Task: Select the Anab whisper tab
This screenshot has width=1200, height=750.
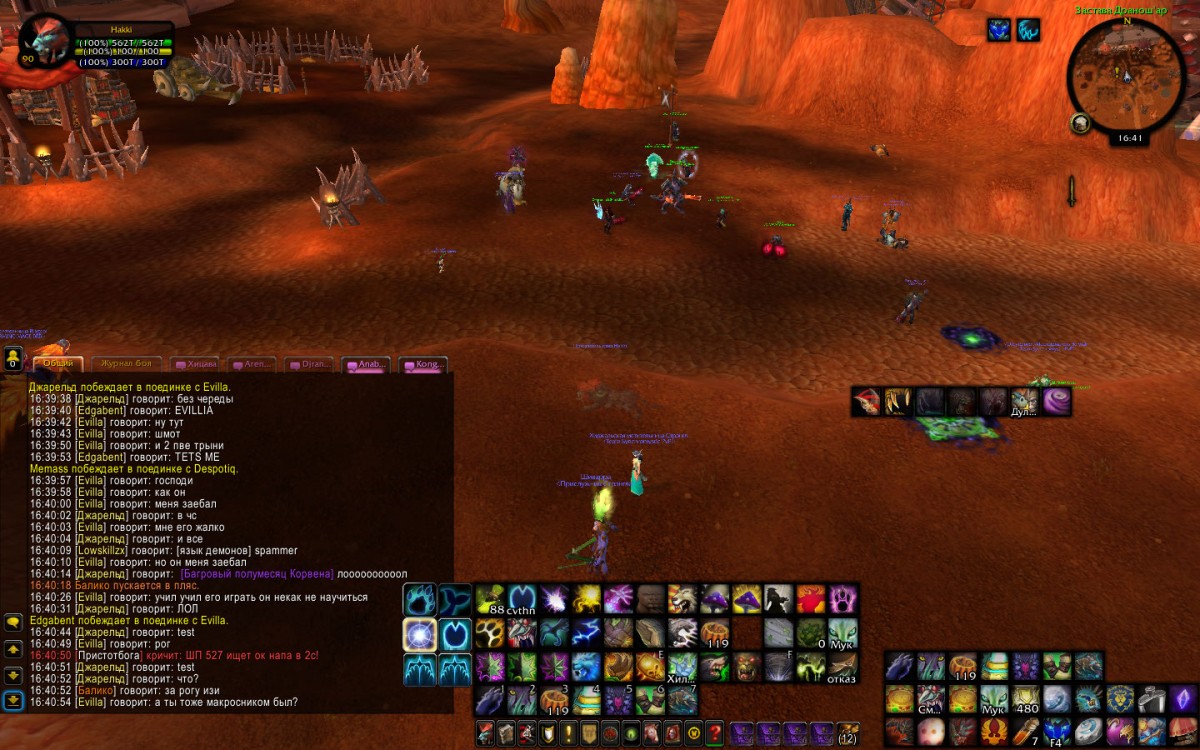Action: point(366,365)
